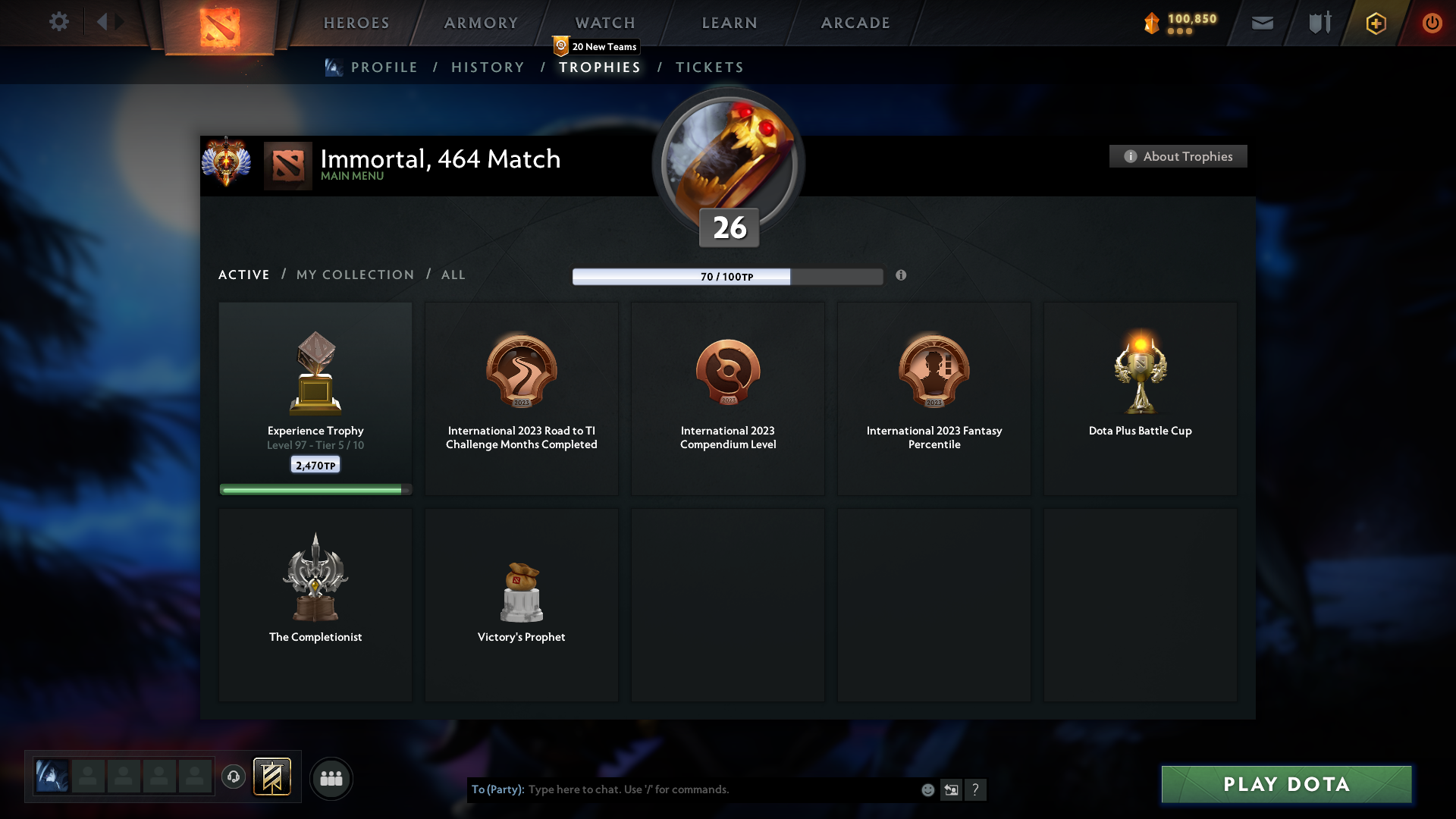Open the HEROES menu
Image resolution: width=1456 pixels, height=819 pixels.
tap(356, 23)
